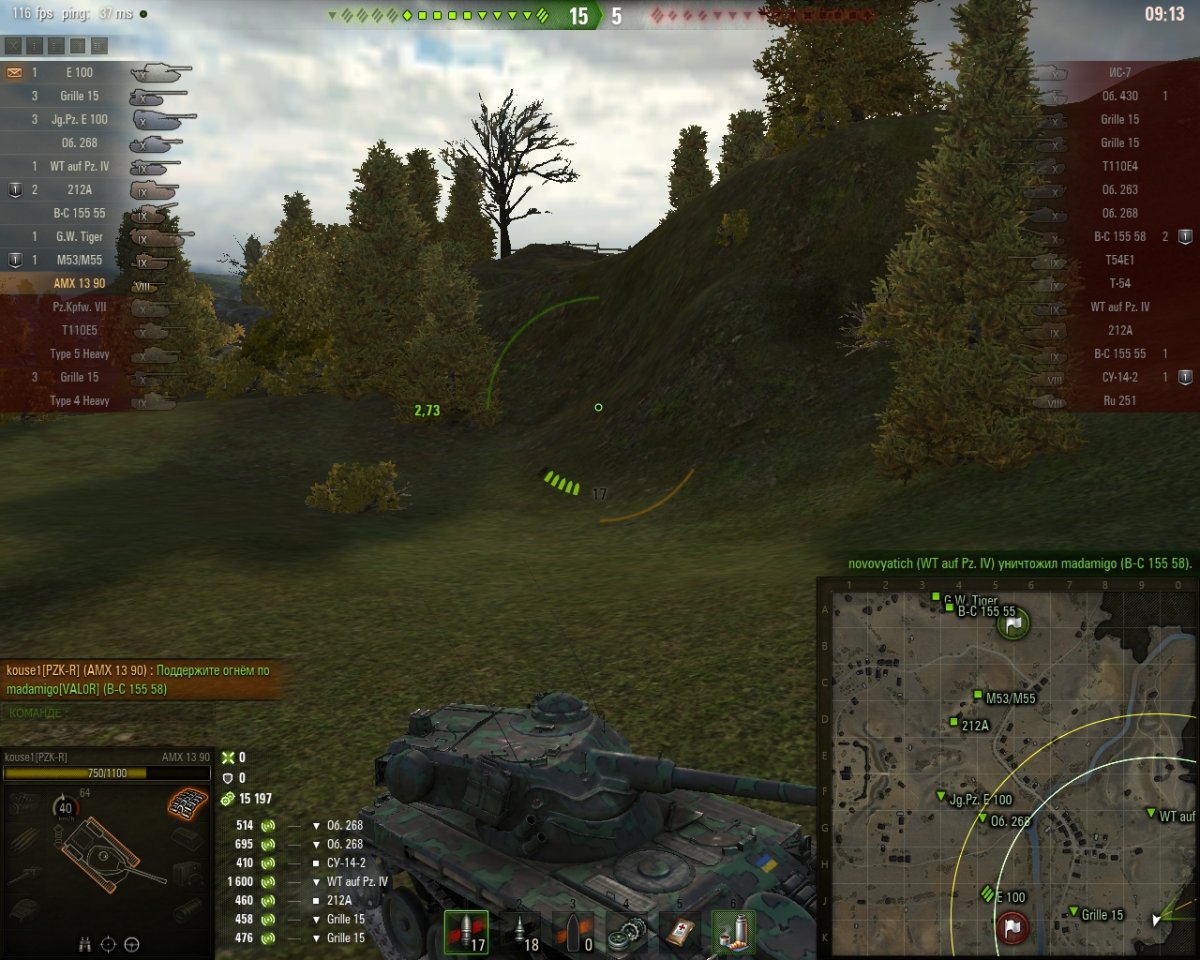Viewport: 1200px width, 960px height.
Task: Click the coffee and croissant consumable slot
Action: pyautogui.click(x=733, y=932)
